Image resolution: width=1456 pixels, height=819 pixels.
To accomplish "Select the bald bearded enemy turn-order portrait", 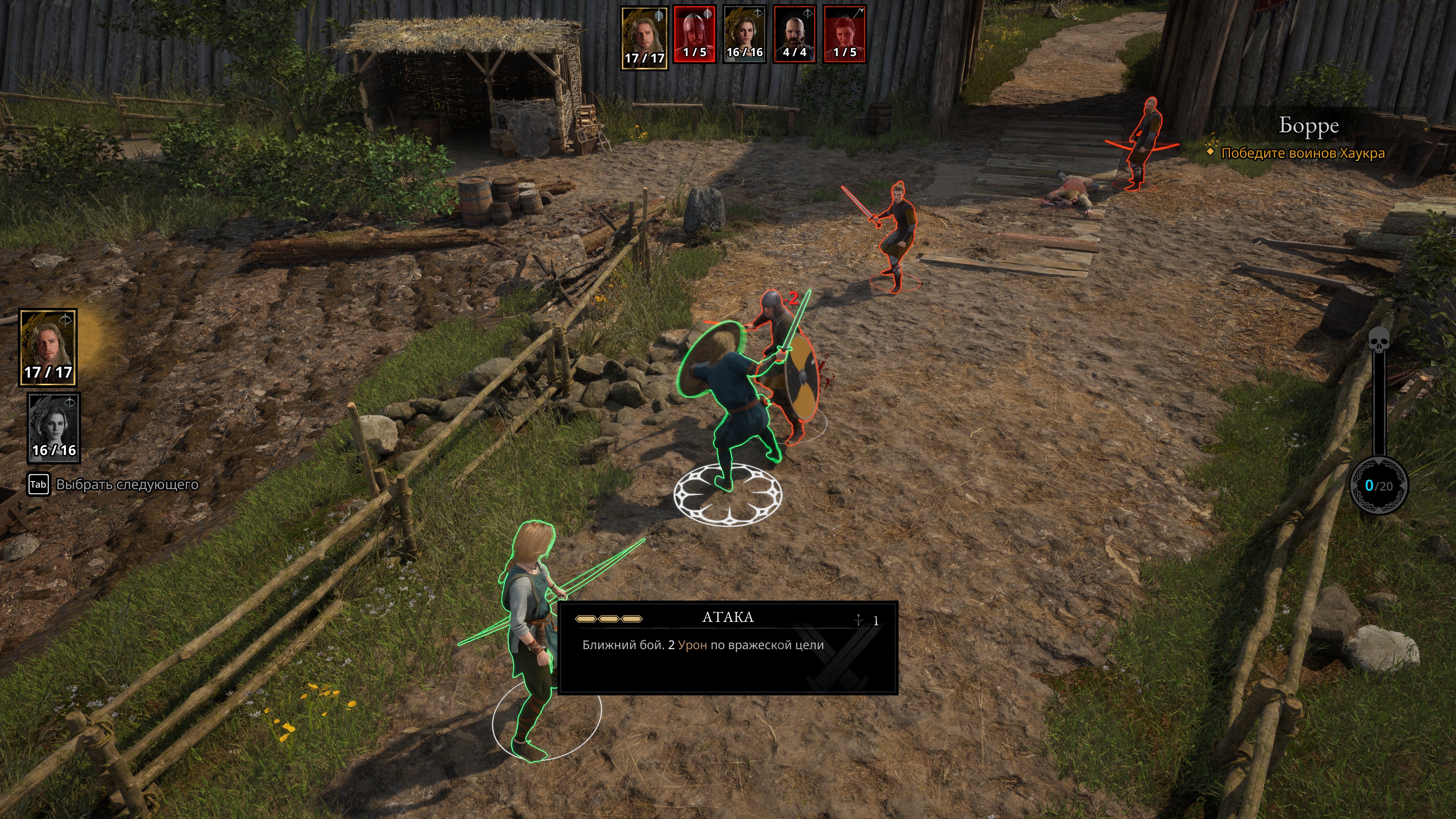I will coord(794,34).
